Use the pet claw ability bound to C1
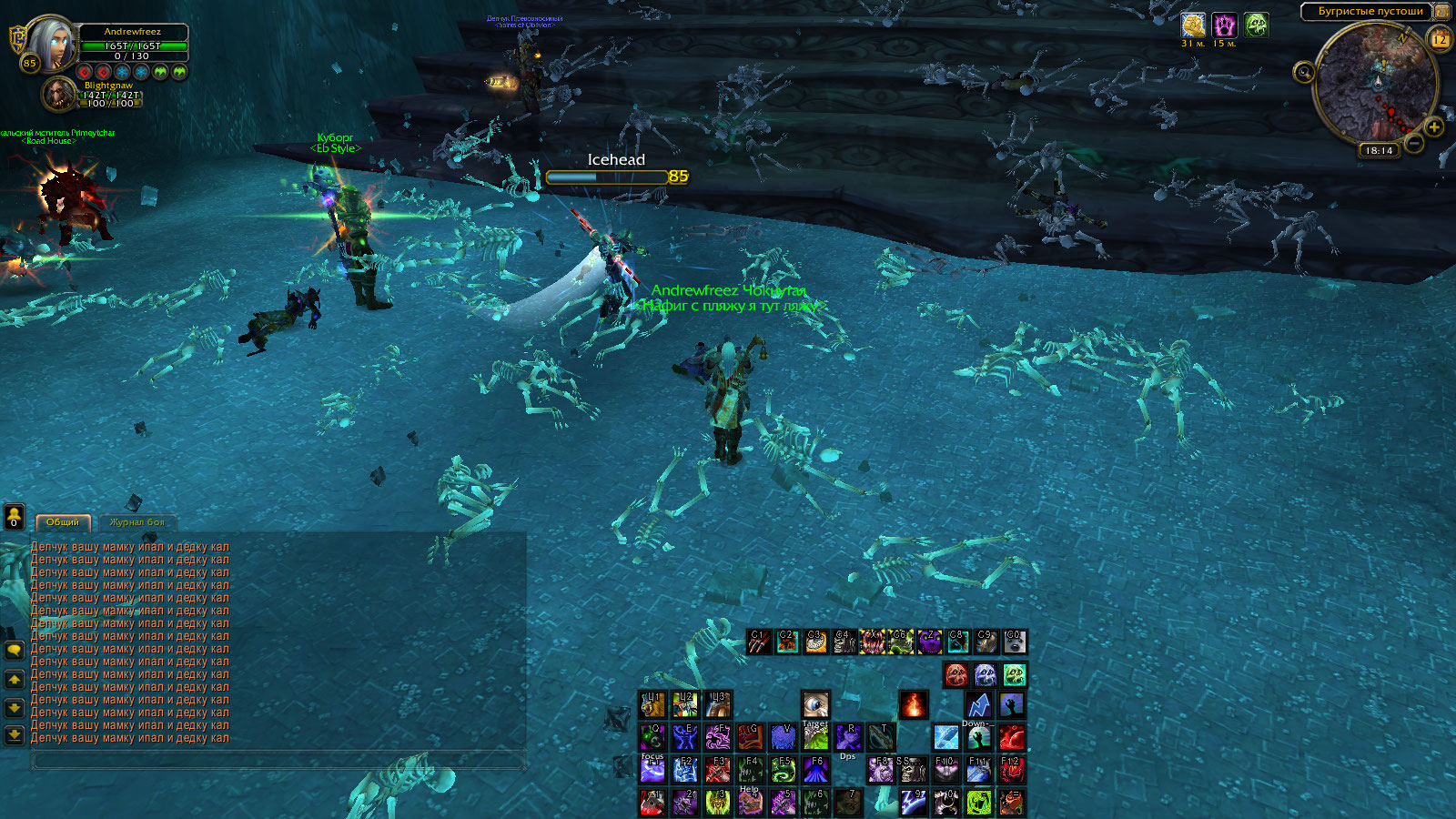The width and height of the screenshot is (1456, 819). (x=759, y=642)
